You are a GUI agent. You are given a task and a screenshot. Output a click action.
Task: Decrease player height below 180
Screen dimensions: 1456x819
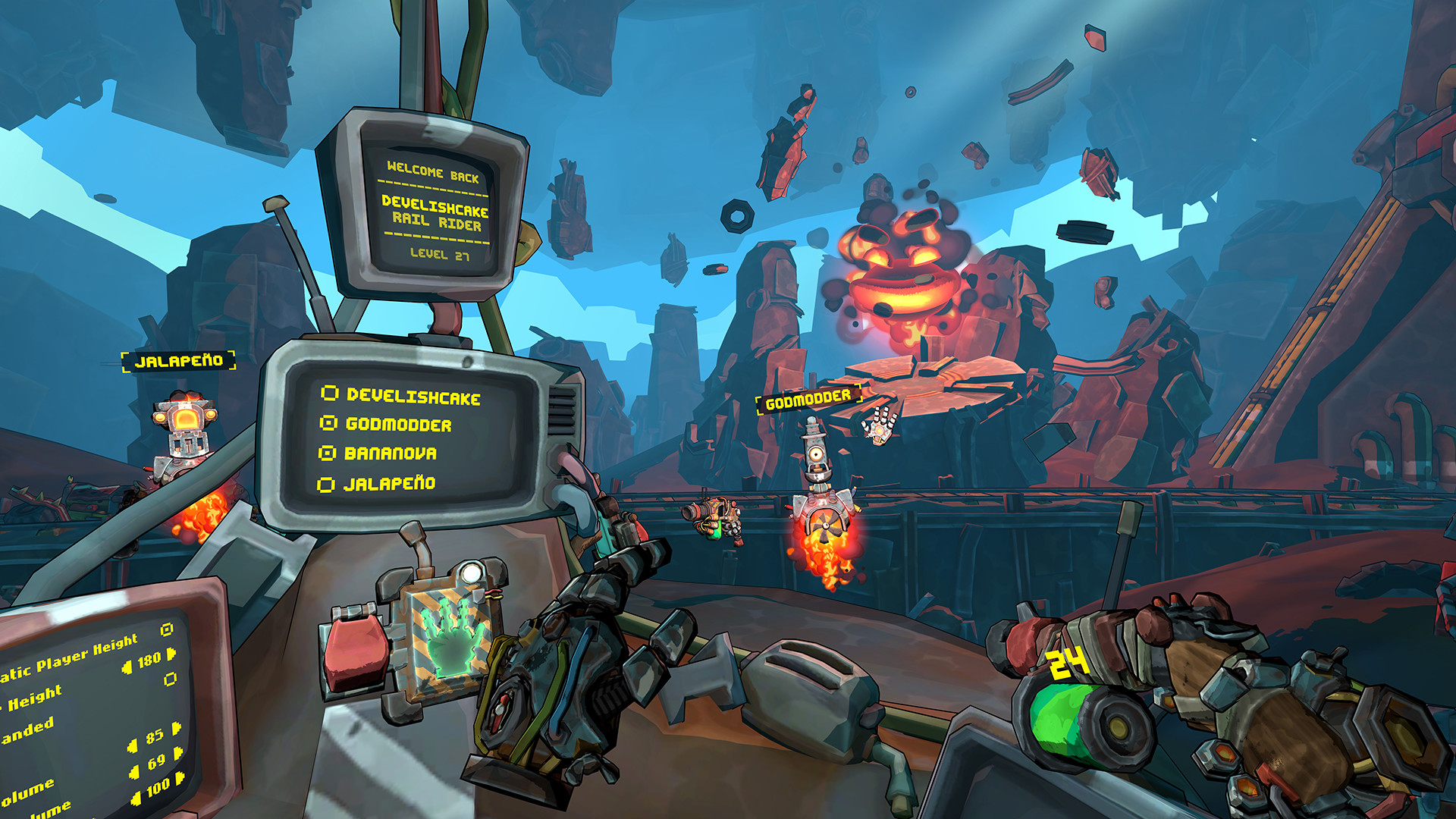tap(127, 667)
